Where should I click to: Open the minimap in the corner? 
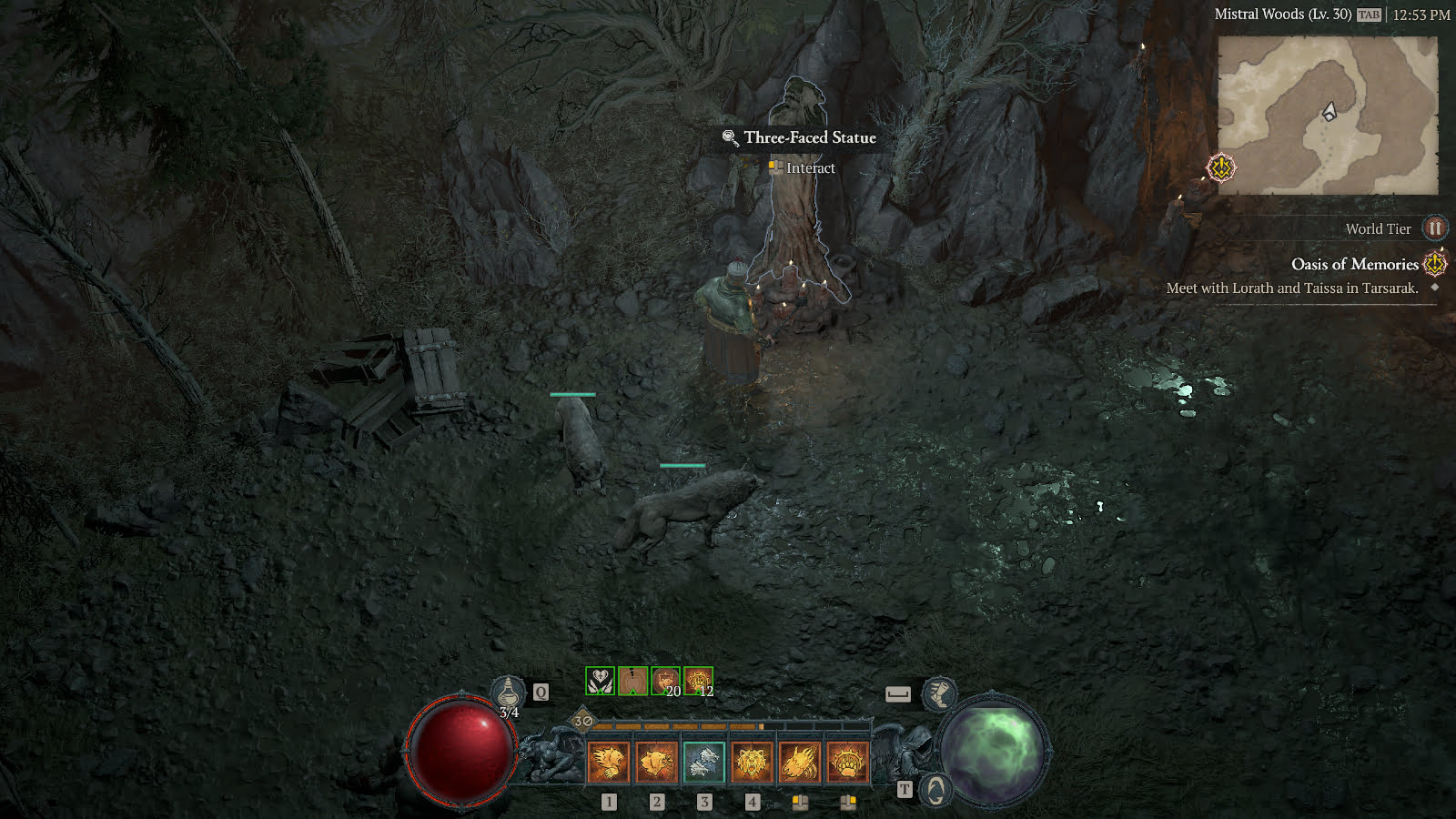pyautogui.click(x=1328, y=115)
